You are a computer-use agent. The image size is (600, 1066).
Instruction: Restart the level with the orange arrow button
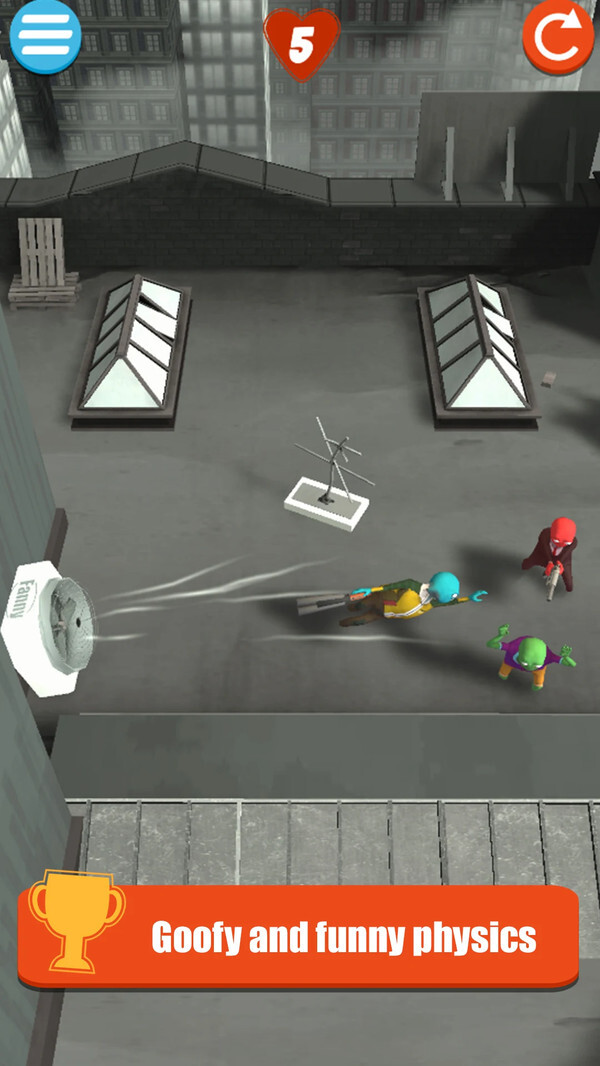pyautogui.click(x=557, y=38)
